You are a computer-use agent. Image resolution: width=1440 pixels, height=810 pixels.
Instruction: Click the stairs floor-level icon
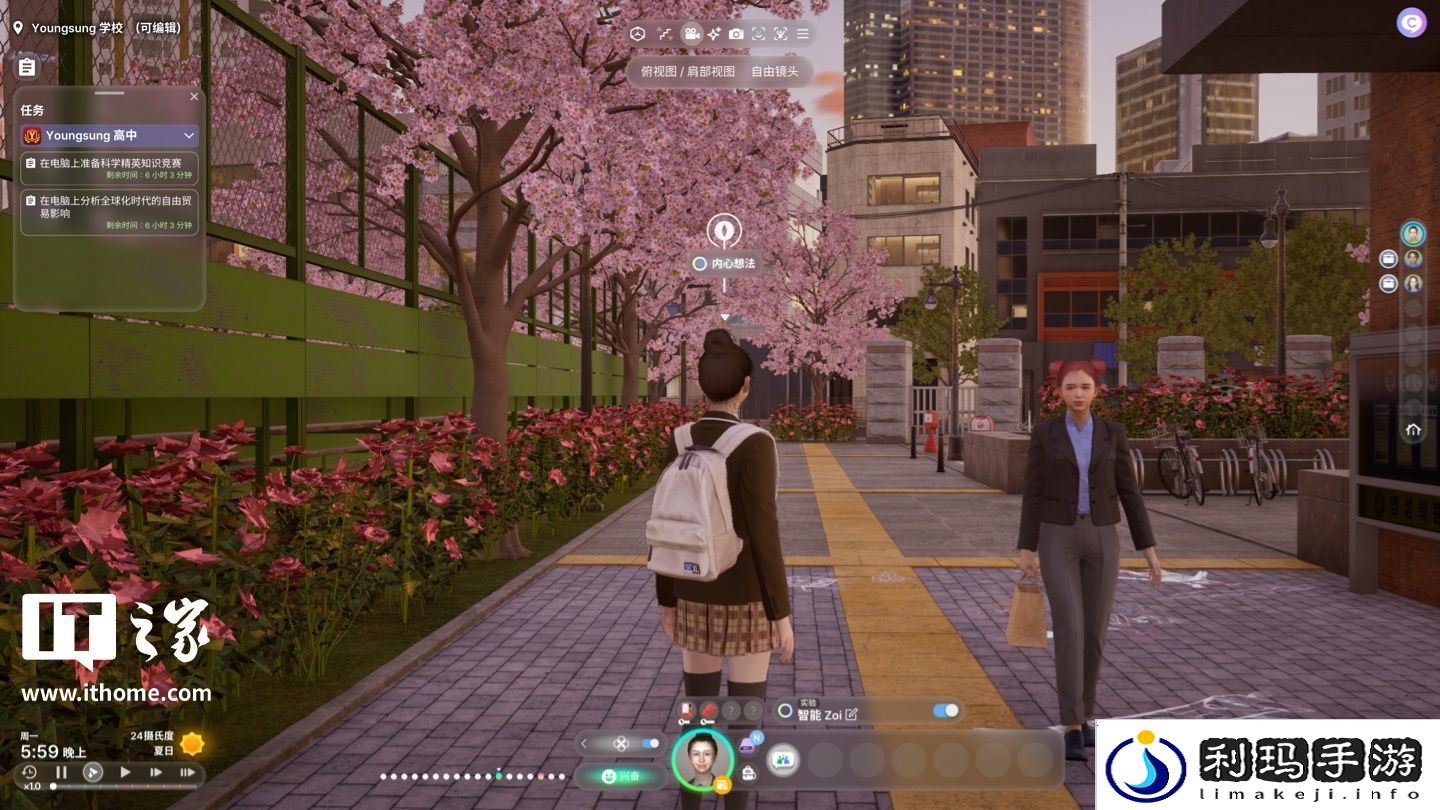[x=665, y=34]
